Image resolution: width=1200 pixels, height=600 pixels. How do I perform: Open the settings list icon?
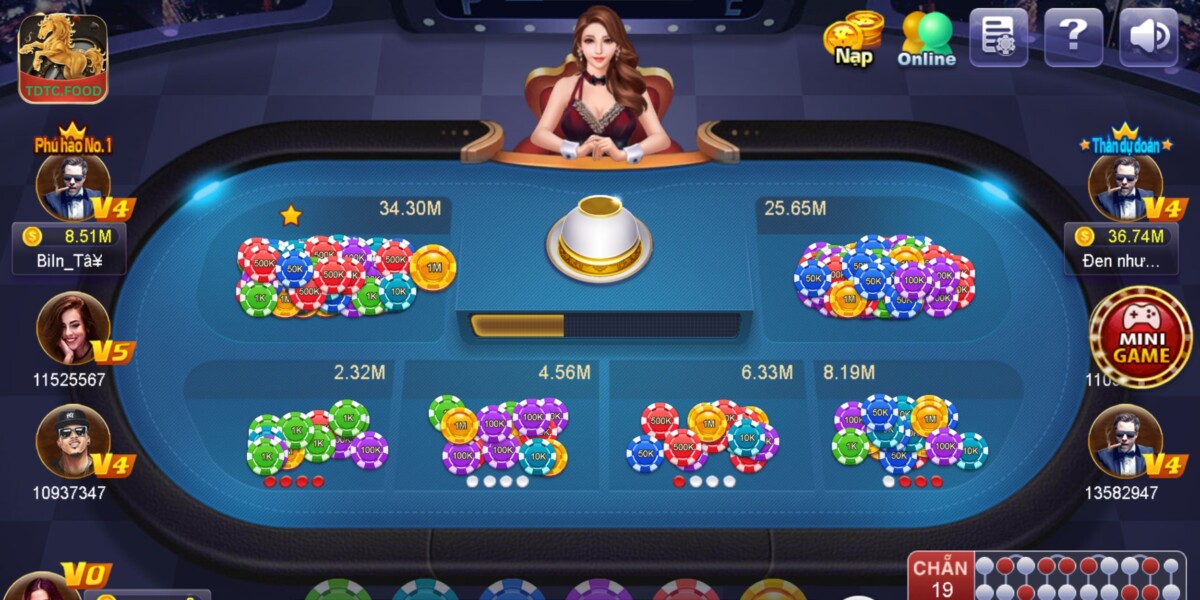coord(998,38)
